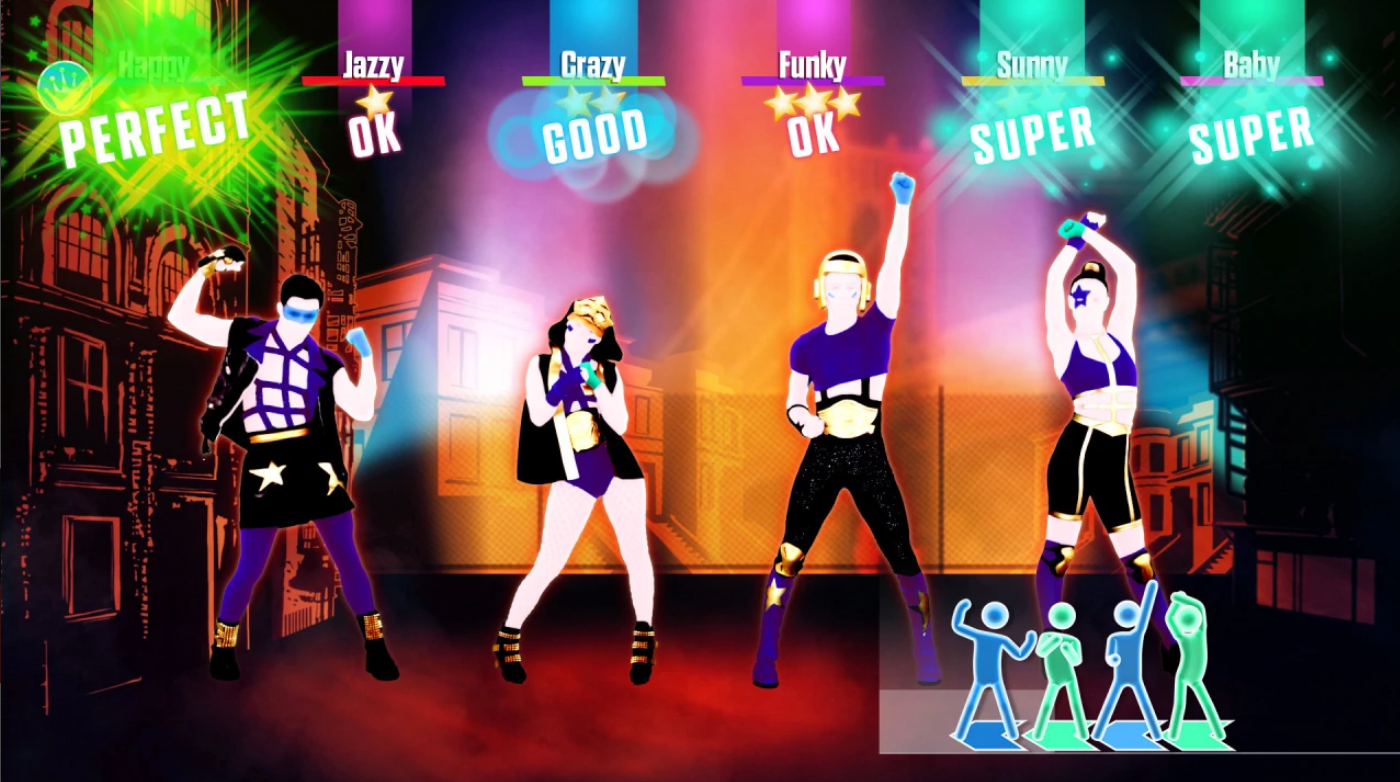The image size is (1400, 782).
Task: Click the GOOD rating under Crazy
Action: pyautogui.click(x=597, y=135)
